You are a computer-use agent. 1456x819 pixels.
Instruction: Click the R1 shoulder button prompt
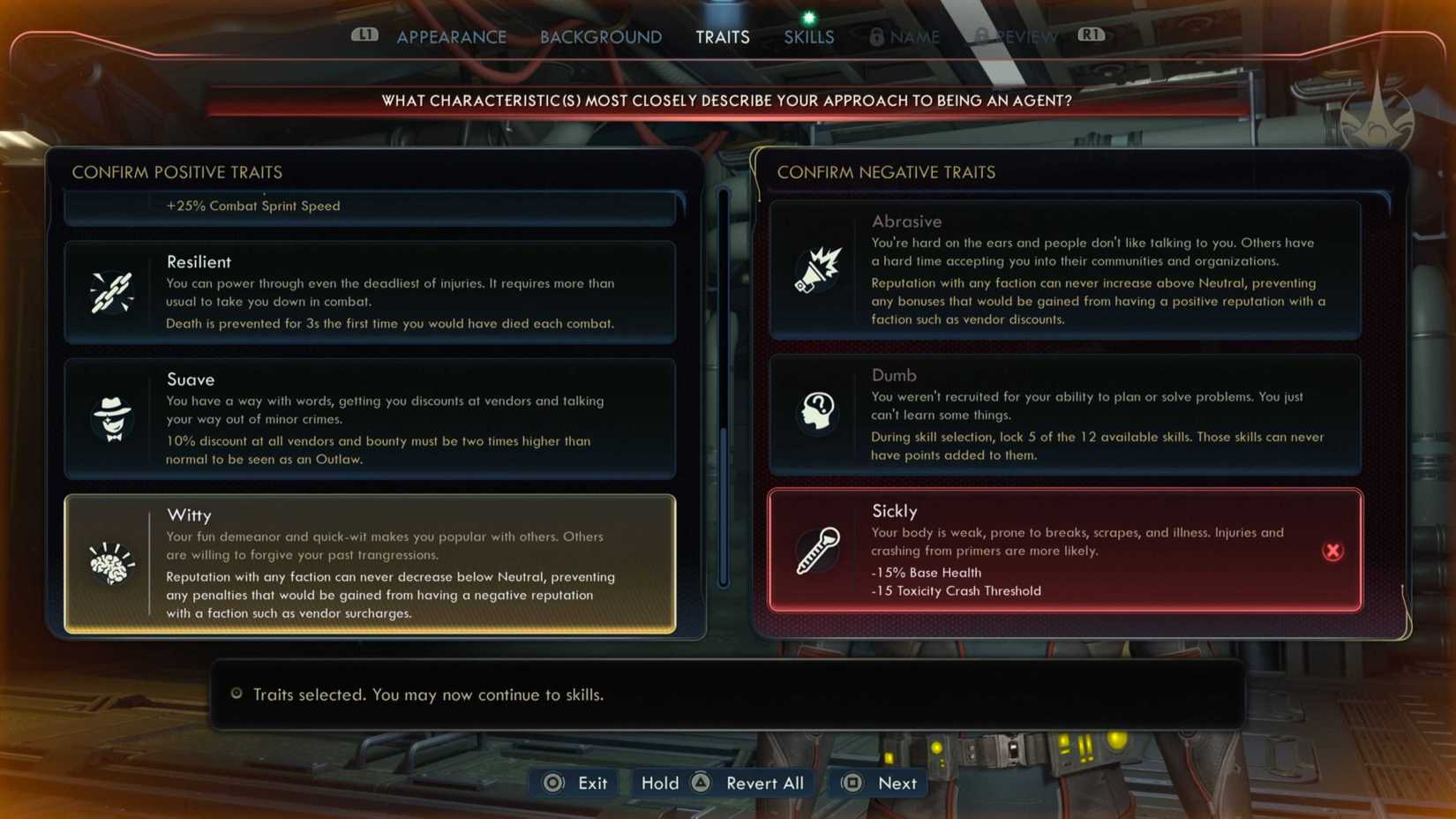(x=1091, y=36)
